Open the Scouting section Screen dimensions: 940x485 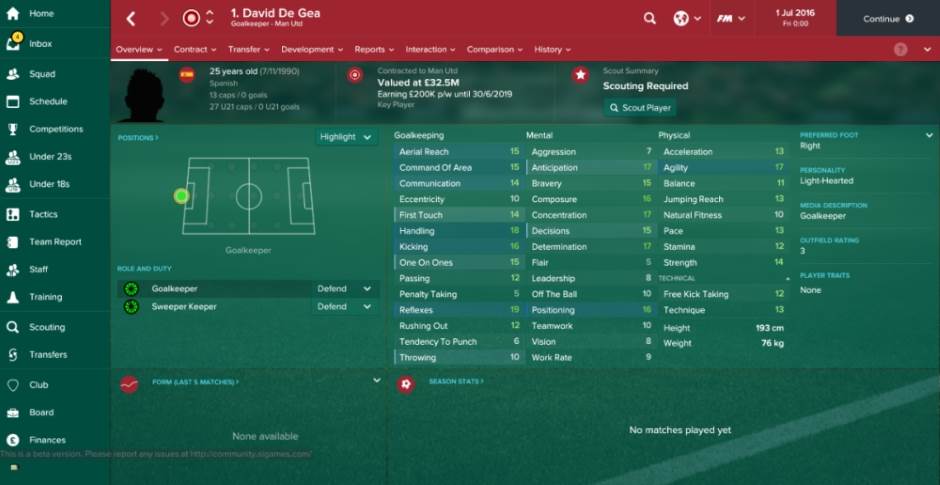tap(47, 327)
